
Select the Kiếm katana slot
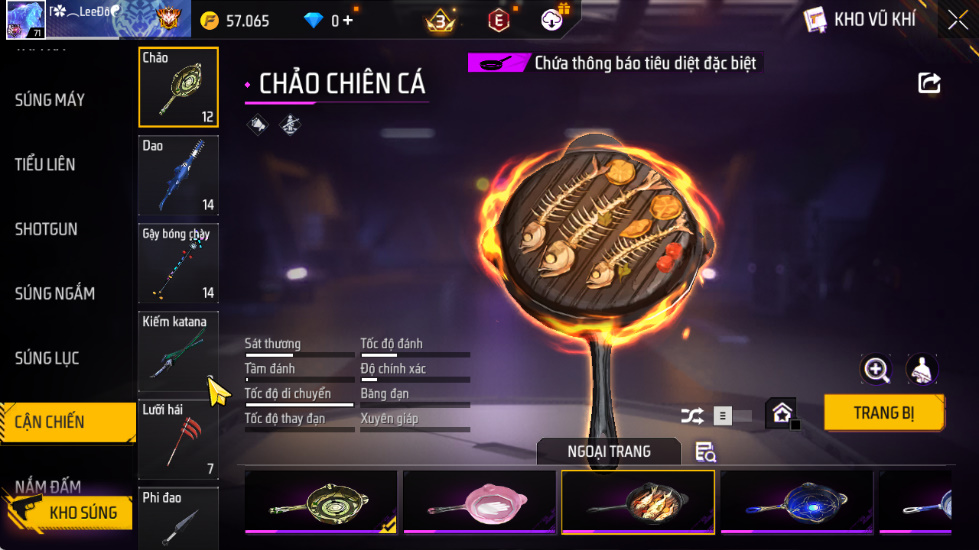click(178, 351)
